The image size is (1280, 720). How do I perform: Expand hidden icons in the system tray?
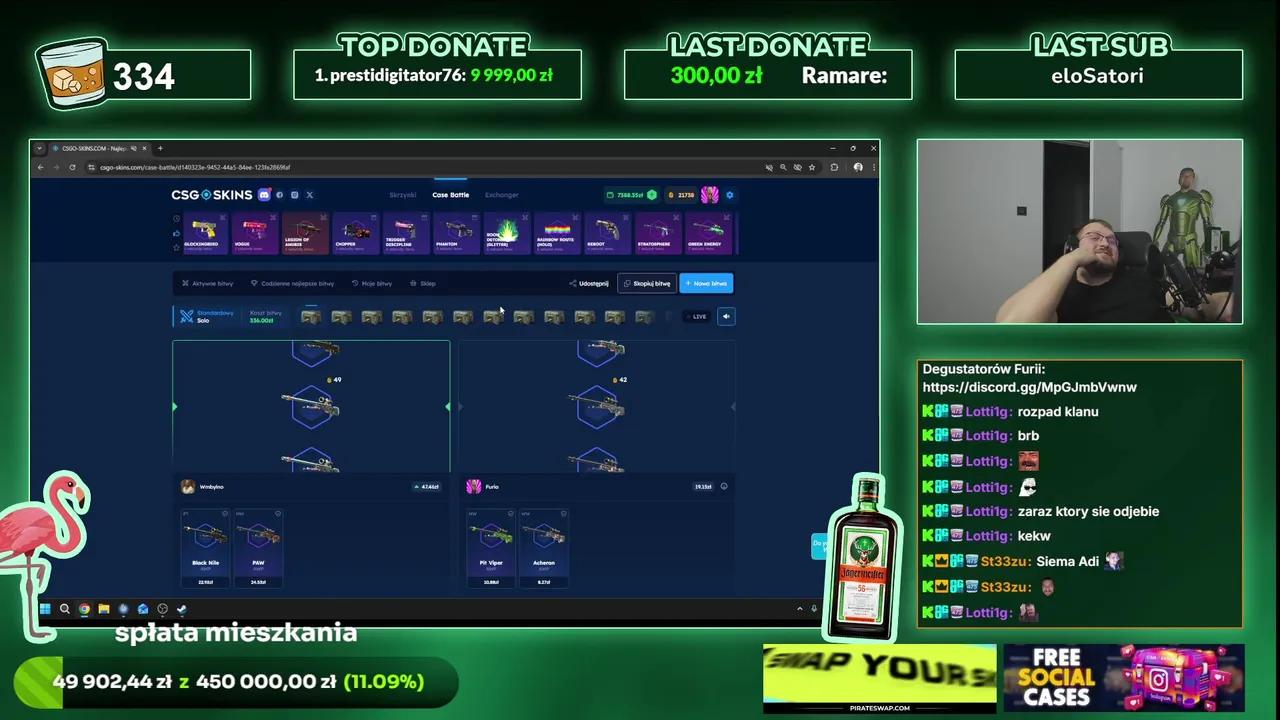(800, 608)
